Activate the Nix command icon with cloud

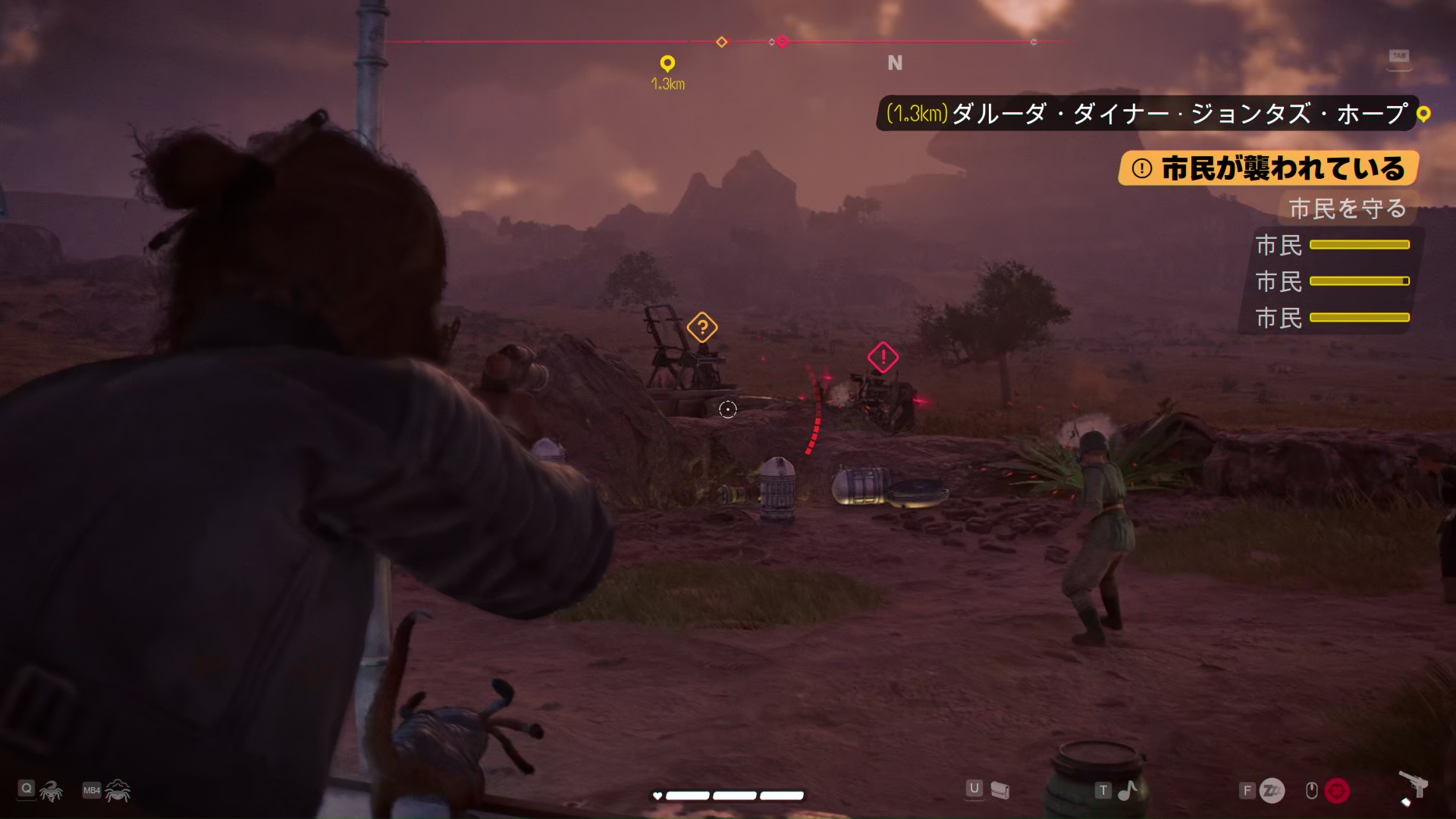click(x=118, y=791)
